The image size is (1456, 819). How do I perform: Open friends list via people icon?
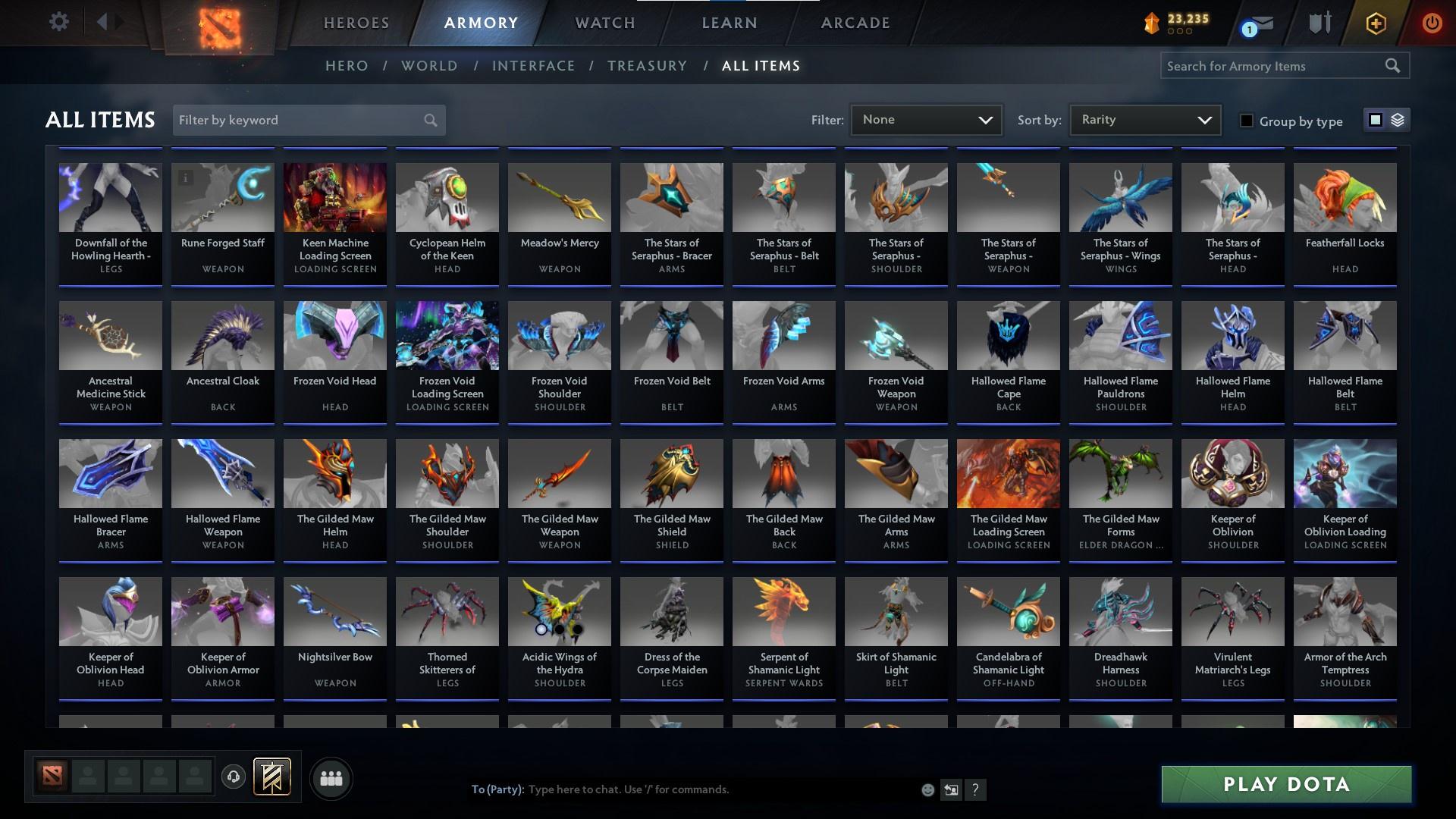tap(331, 777)
